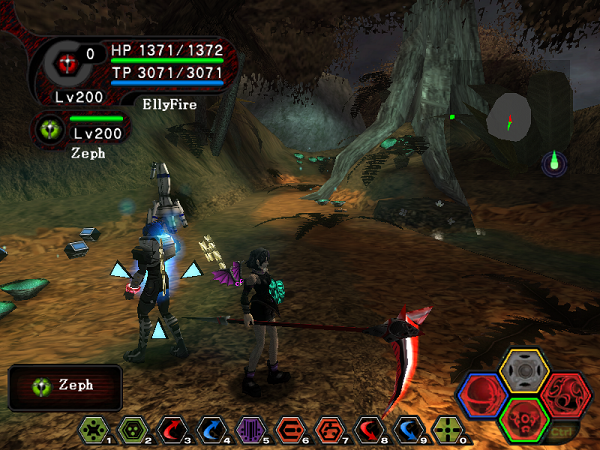Viewport: 600px width, 450px height.
Task: Use the orange icon in slot 7
Action: [x=329, y=429]
